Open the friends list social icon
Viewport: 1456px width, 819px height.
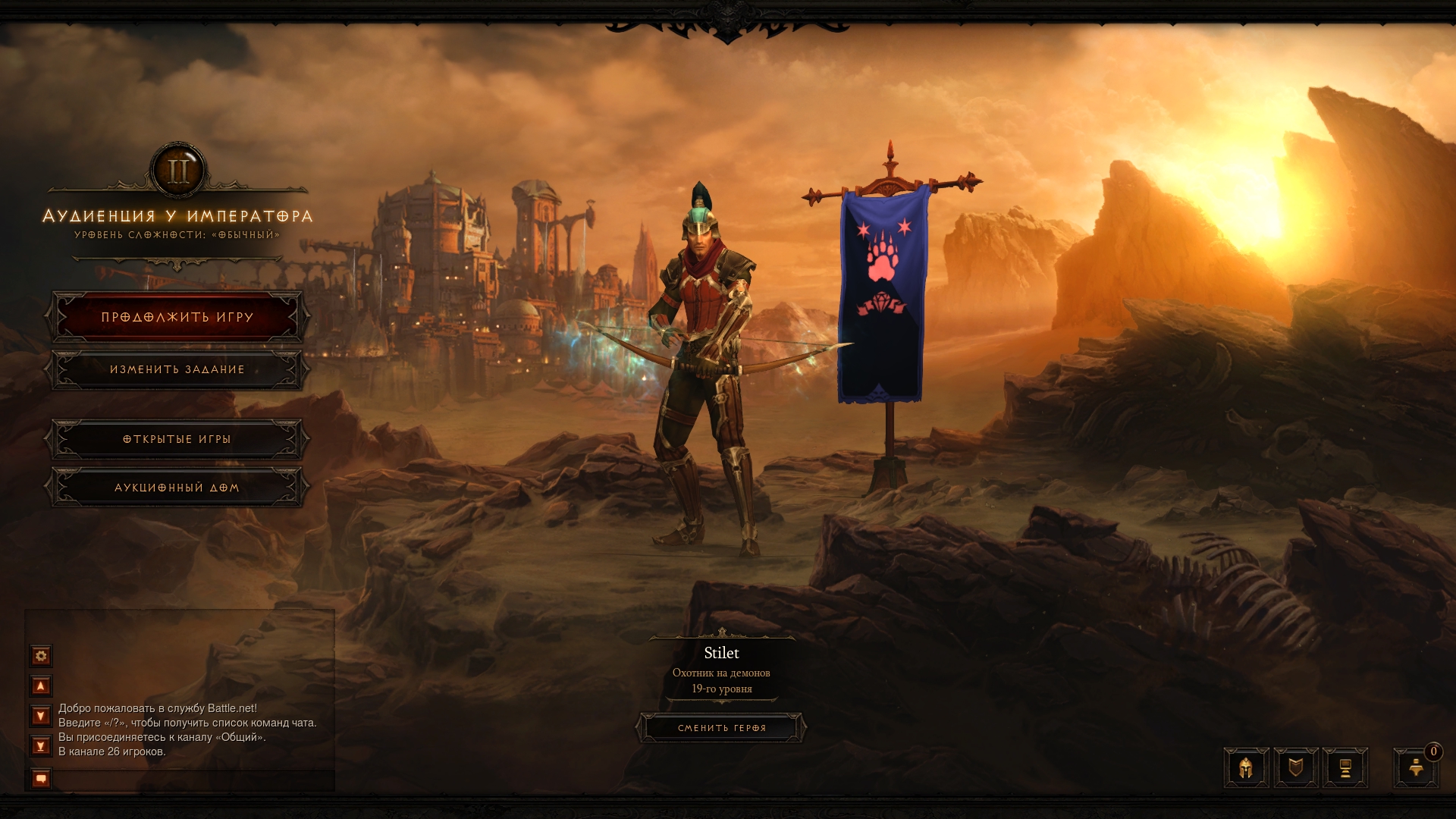tap(1415, 768)
